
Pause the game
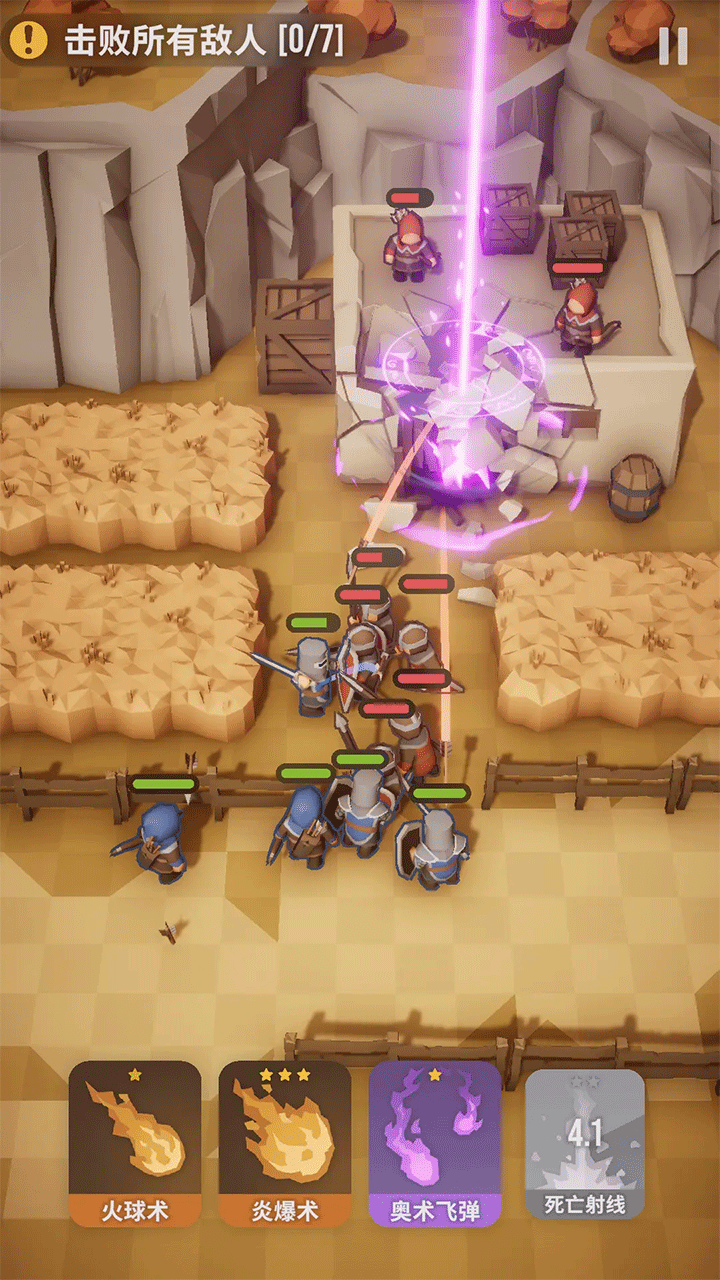click(x=673, y=45)
